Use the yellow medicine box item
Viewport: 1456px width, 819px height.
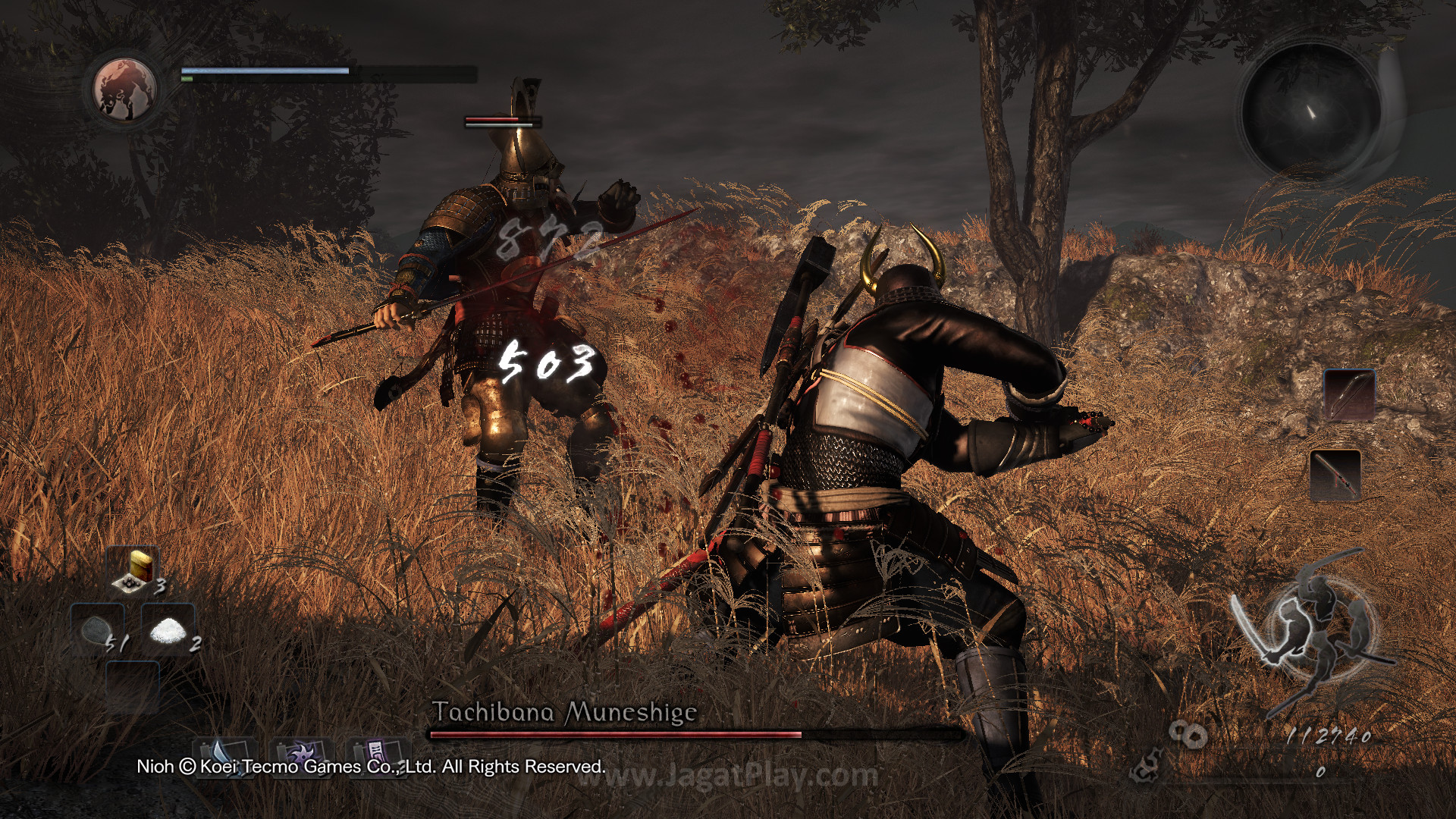pos(134,570)
